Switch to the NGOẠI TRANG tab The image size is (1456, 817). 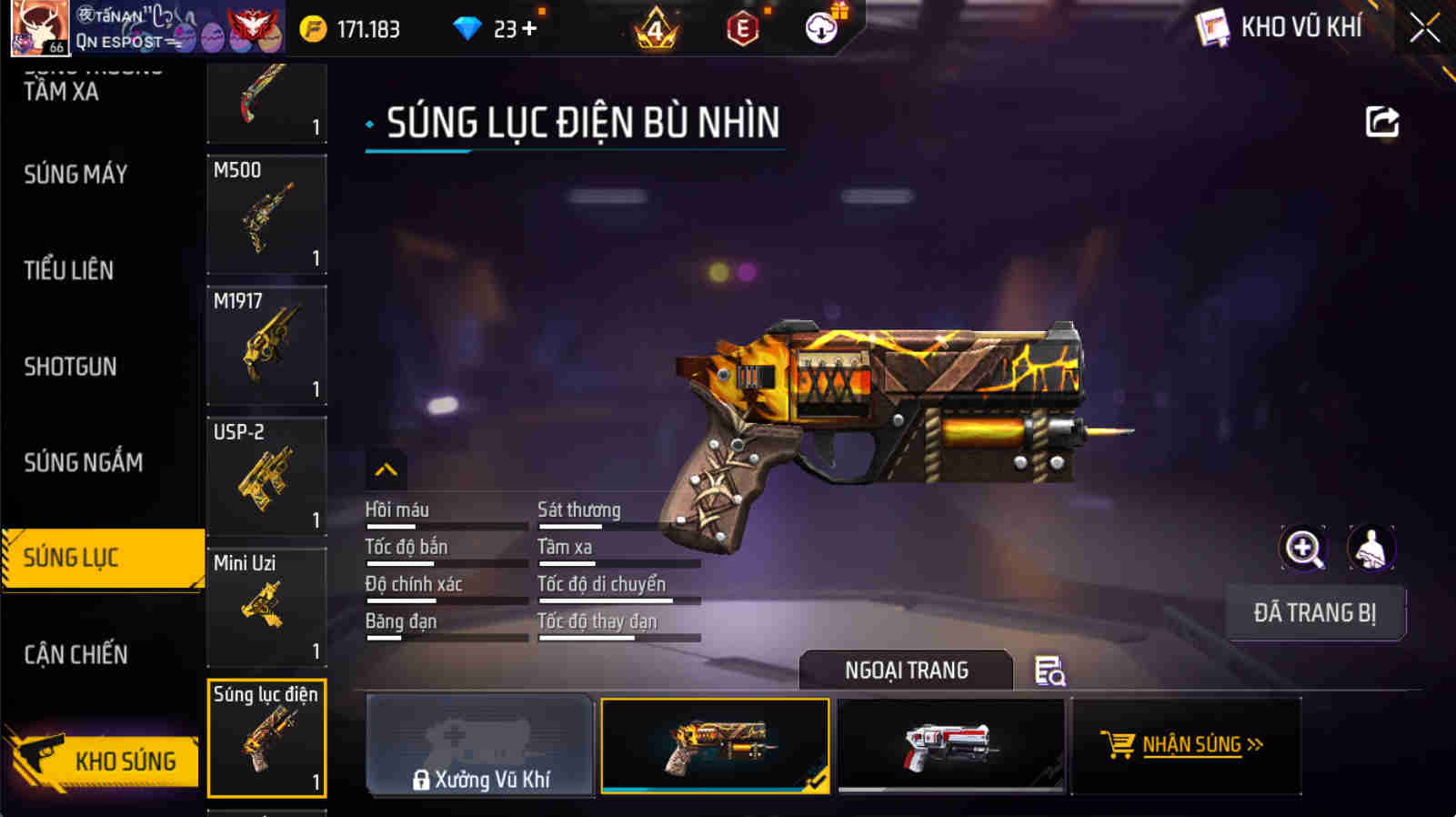(906, 671)
